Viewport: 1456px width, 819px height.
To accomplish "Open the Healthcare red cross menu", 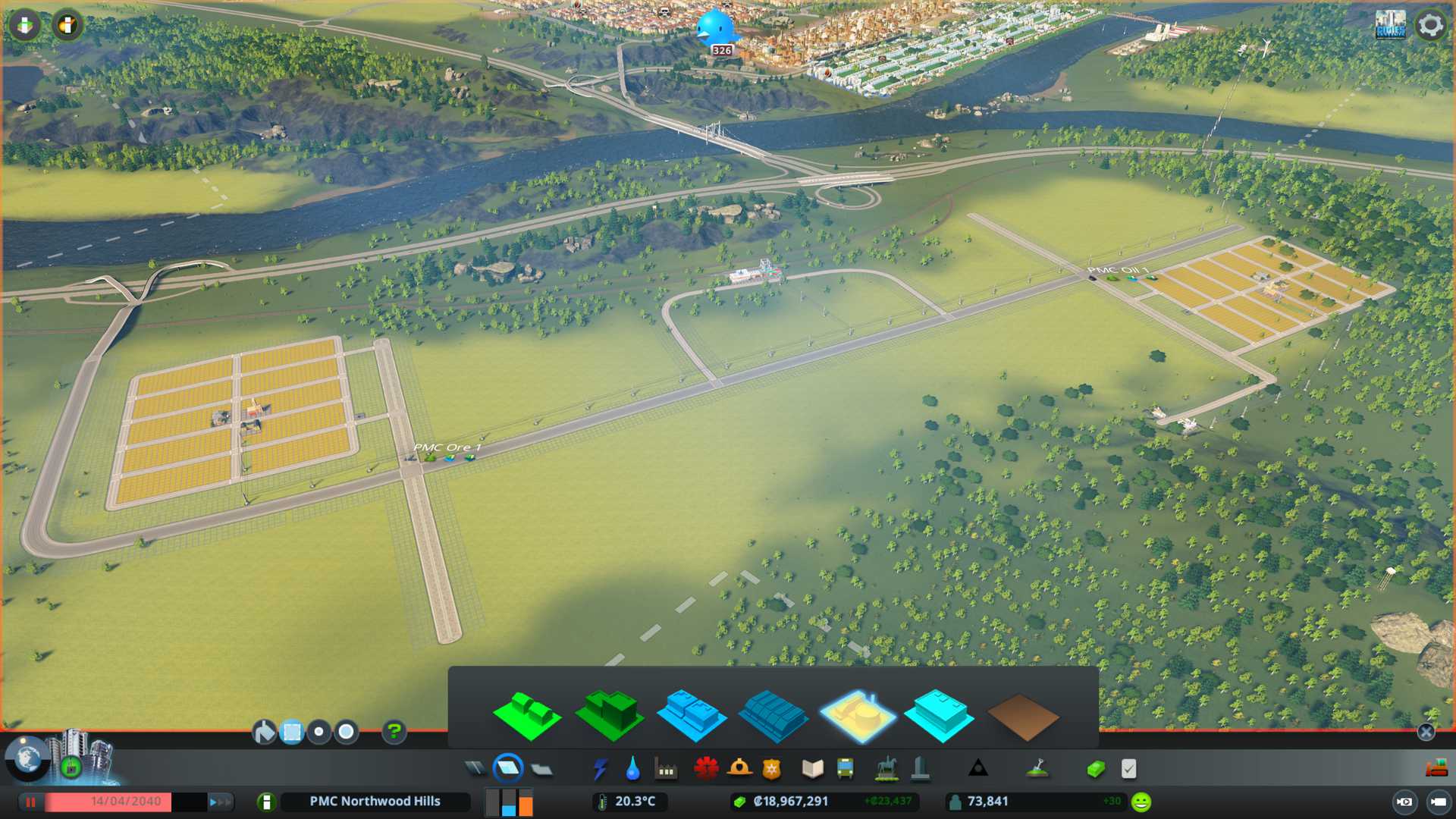I will tap(706, 769).
